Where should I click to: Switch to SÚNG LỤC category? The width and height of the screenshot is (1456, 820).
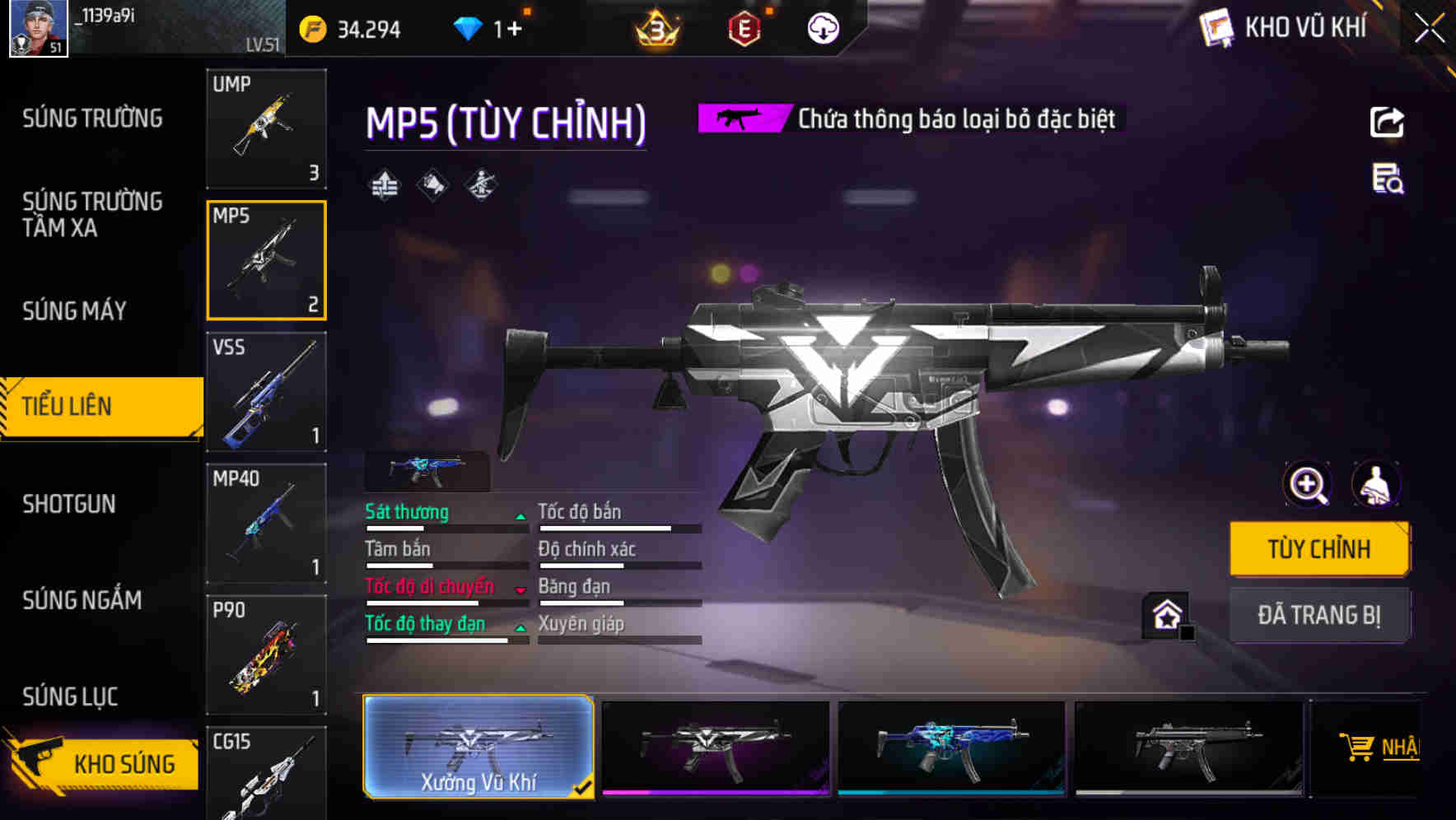click(70, 697)
